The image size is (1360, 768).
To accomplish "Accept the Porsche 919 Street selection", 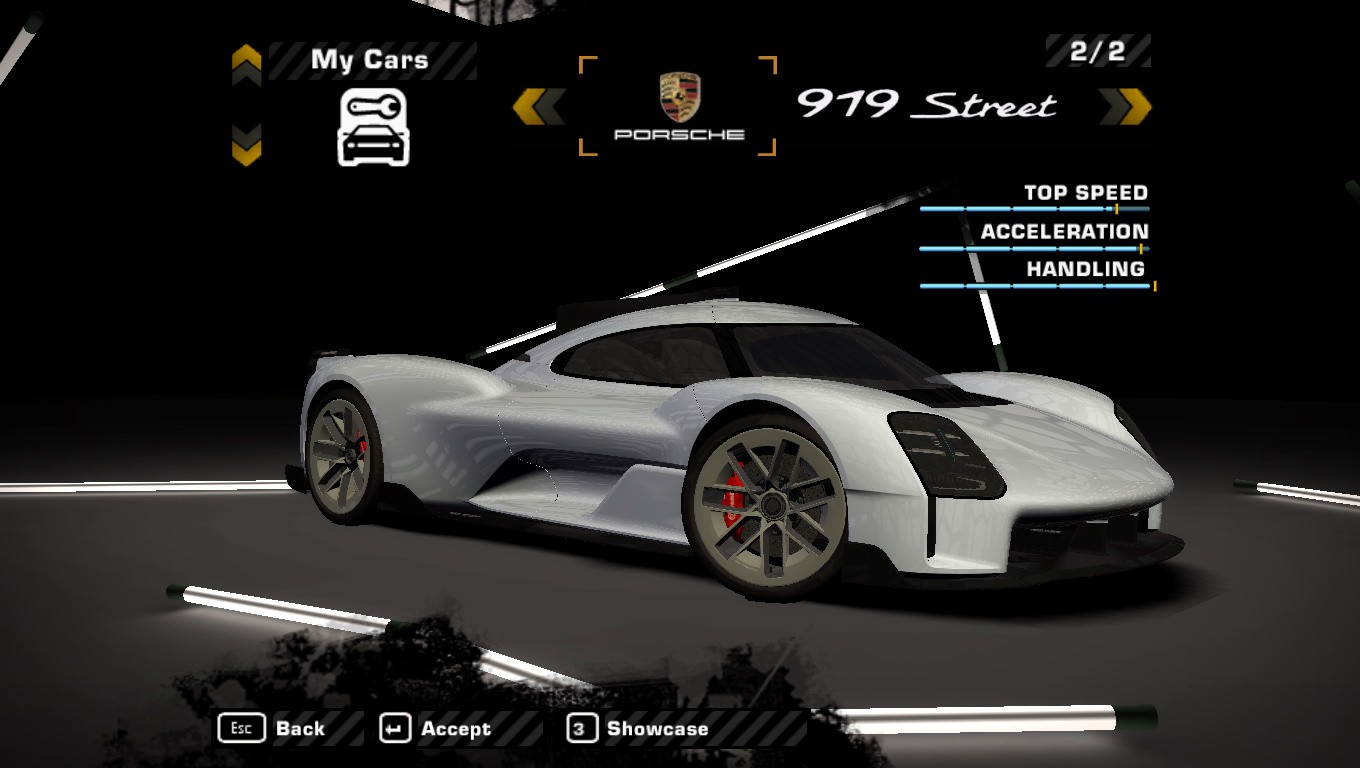I will pyautogui.click(x=436, y=728).
